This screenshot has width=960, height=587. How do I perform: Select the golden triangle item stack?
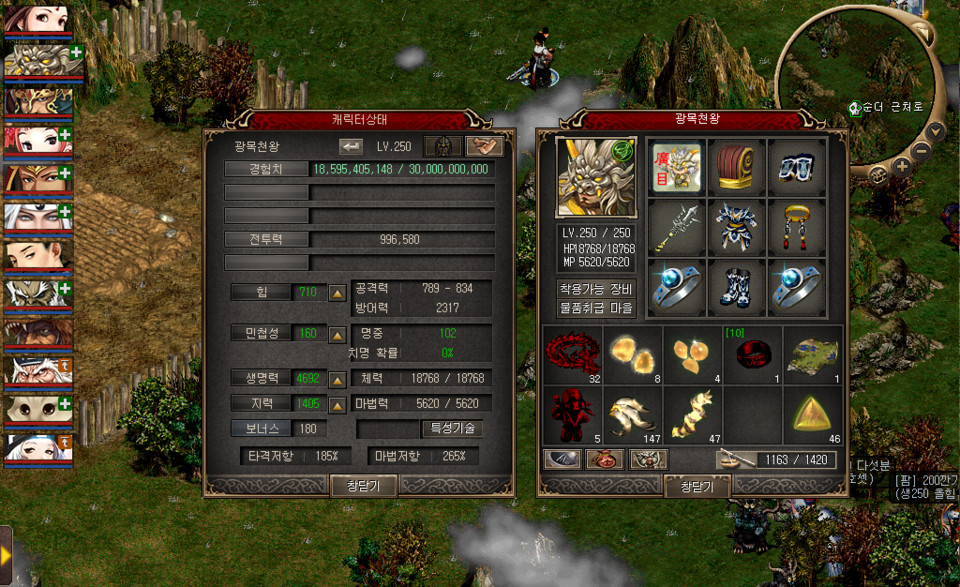point(812,415)
